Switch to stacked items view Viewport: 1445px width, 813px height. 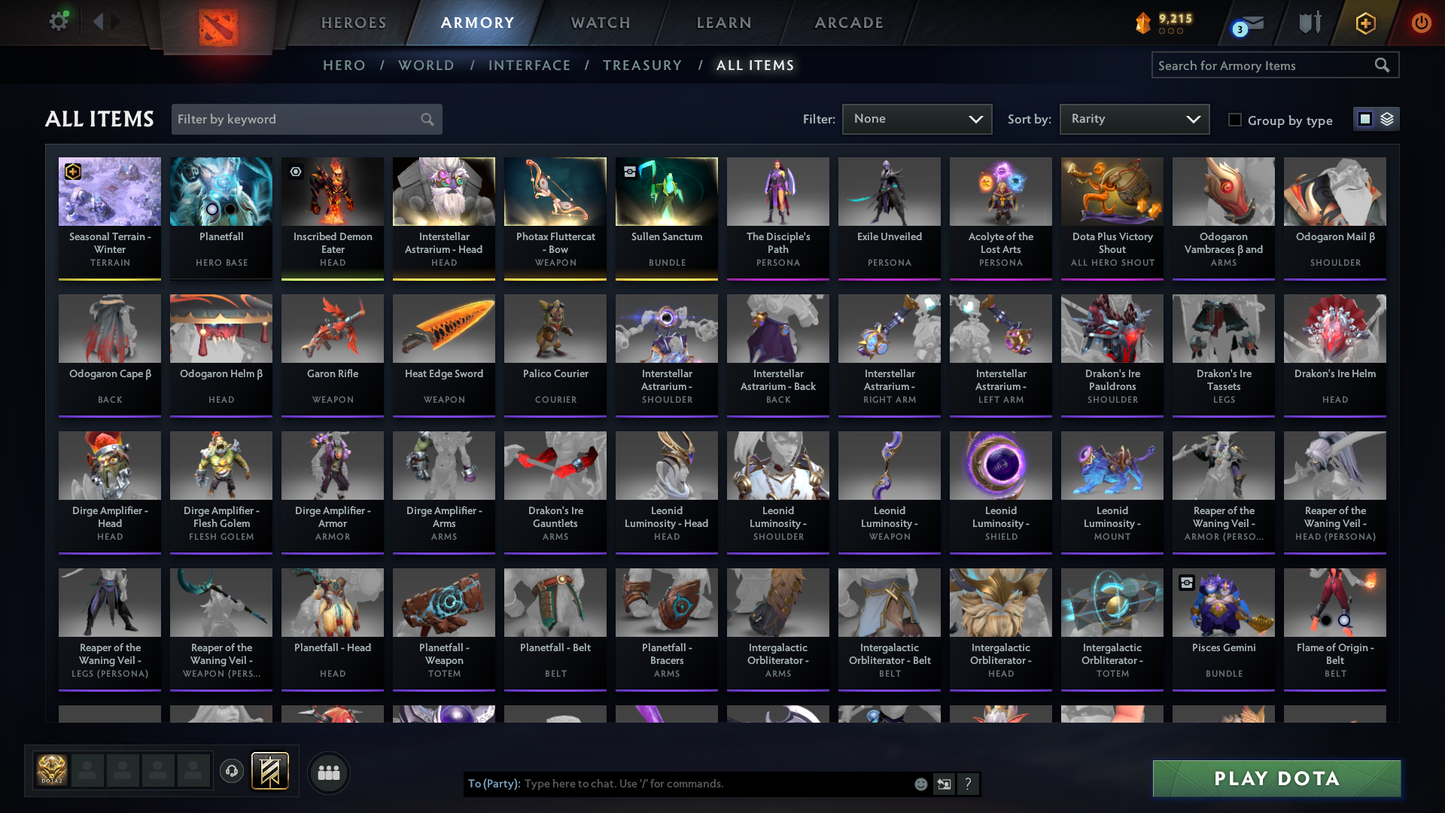coord(1388,118)
